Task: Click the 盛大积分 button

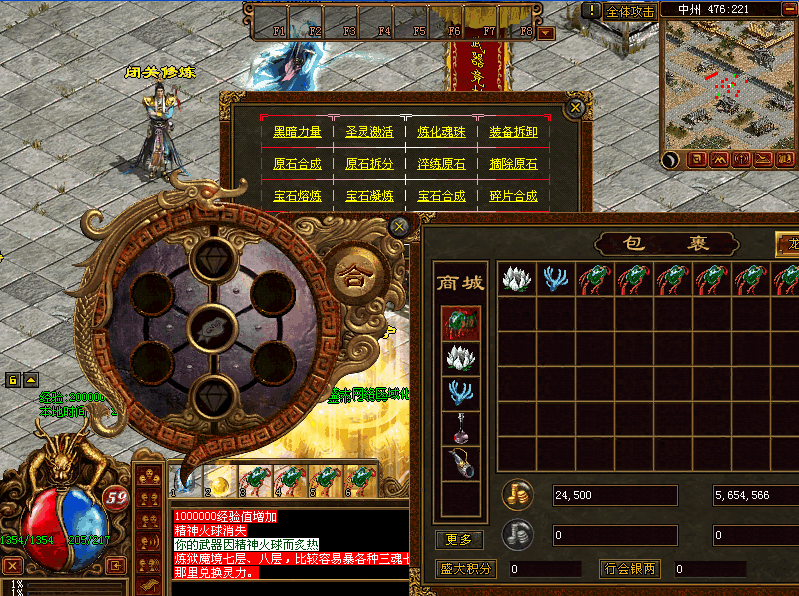Action: click(466, 569)
